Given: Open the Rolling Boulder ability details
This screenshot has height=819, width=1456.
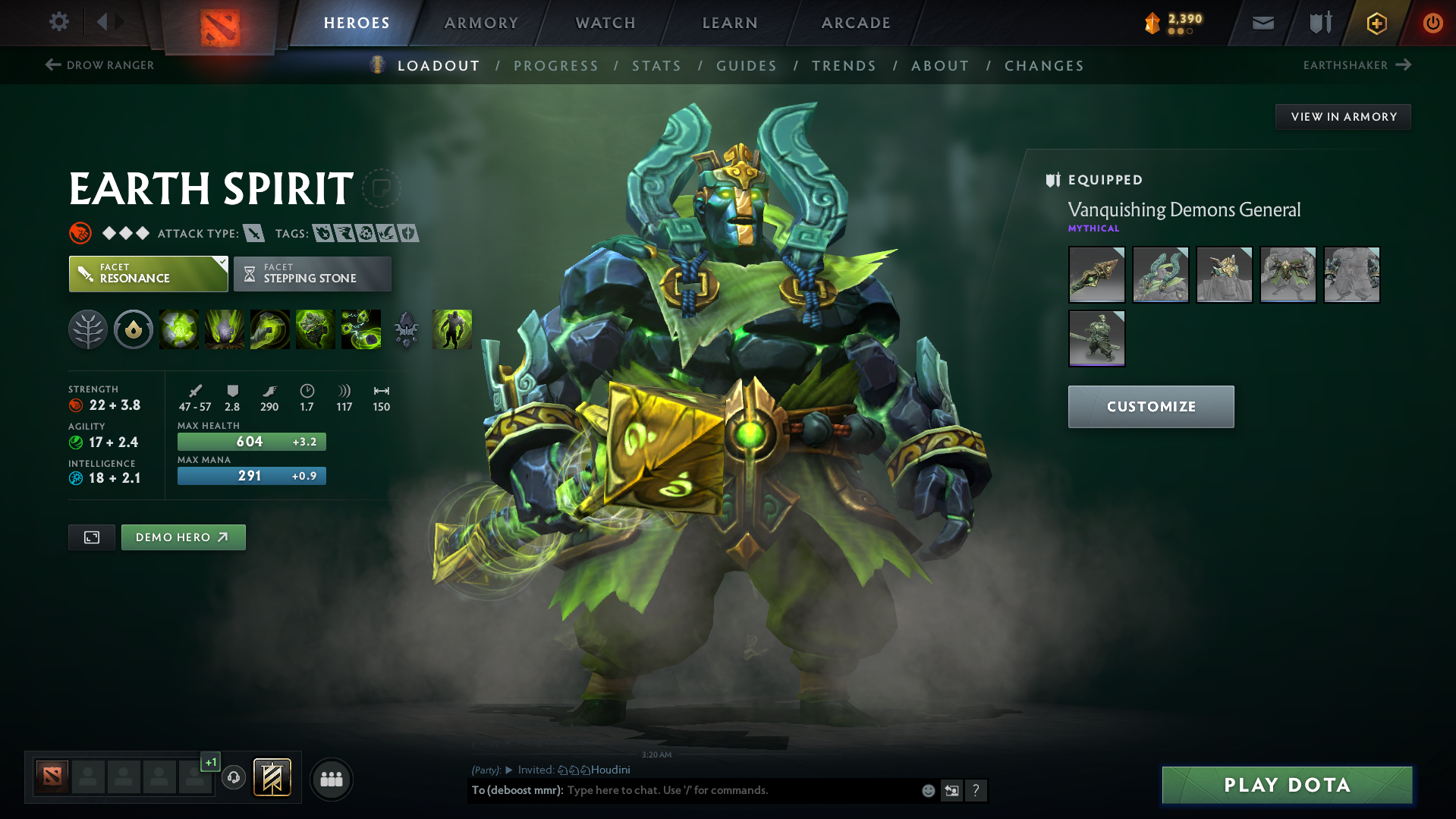Looking at the screenshot, I should point(225,329).
